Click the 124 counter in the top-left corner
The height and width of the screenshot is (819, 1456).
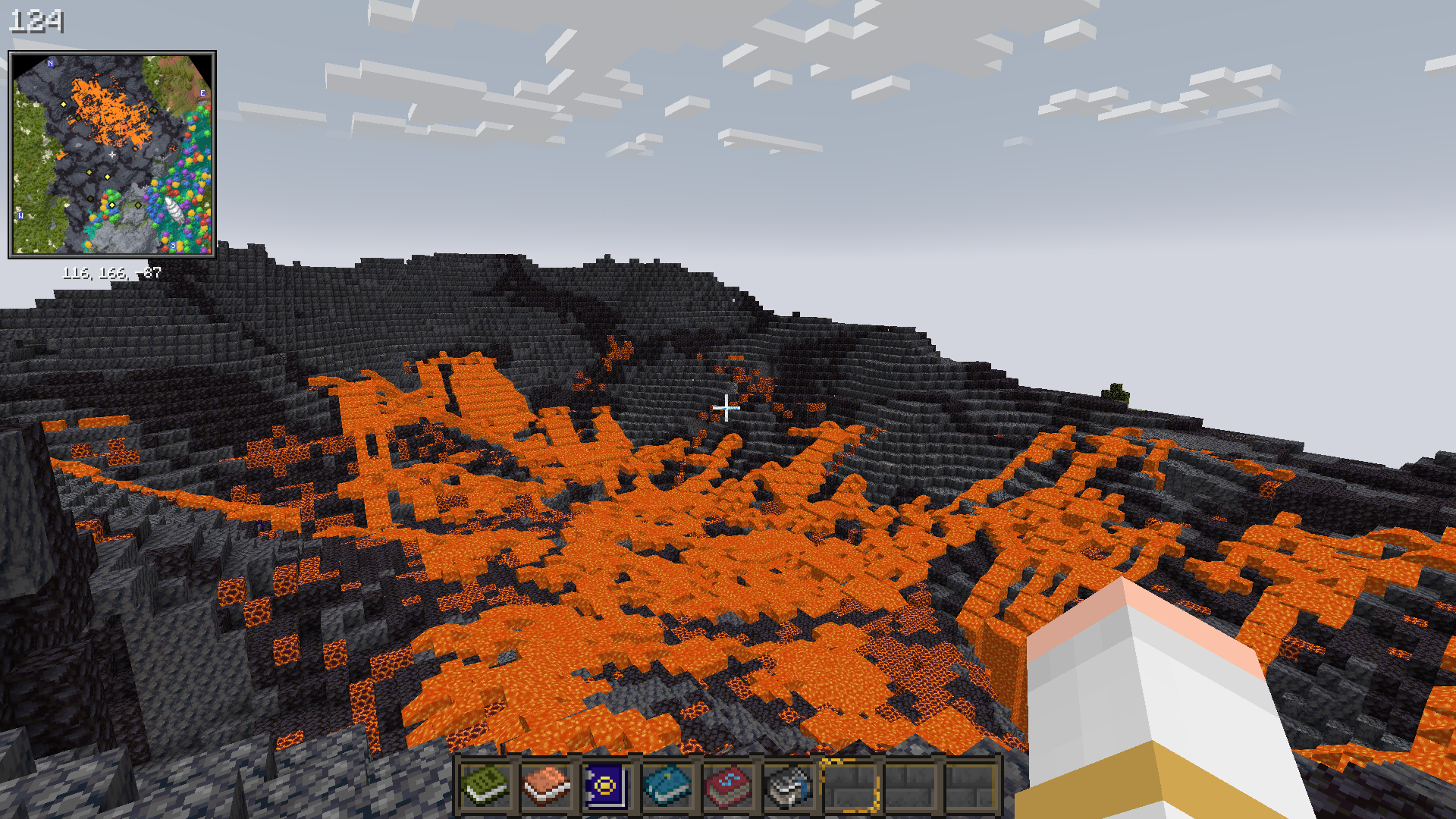tap(37, 21)
